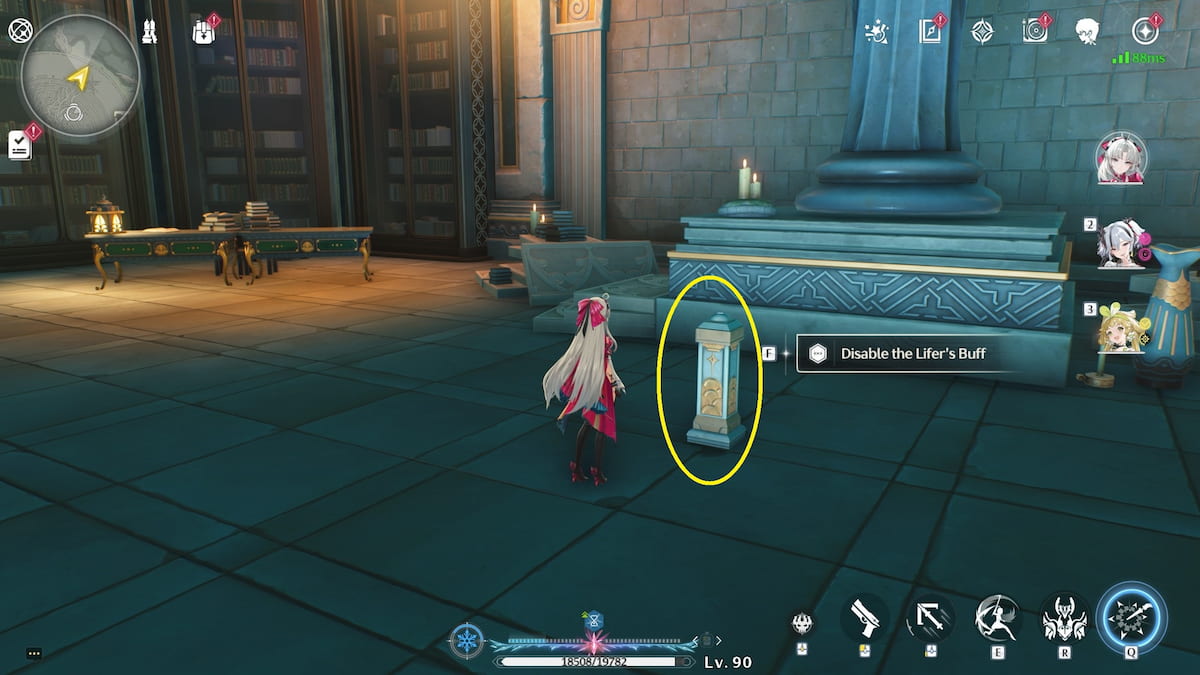This screenshot has width=1200, height=675.
Task: Switch to party member two portrait
Action: point(1122,243)
